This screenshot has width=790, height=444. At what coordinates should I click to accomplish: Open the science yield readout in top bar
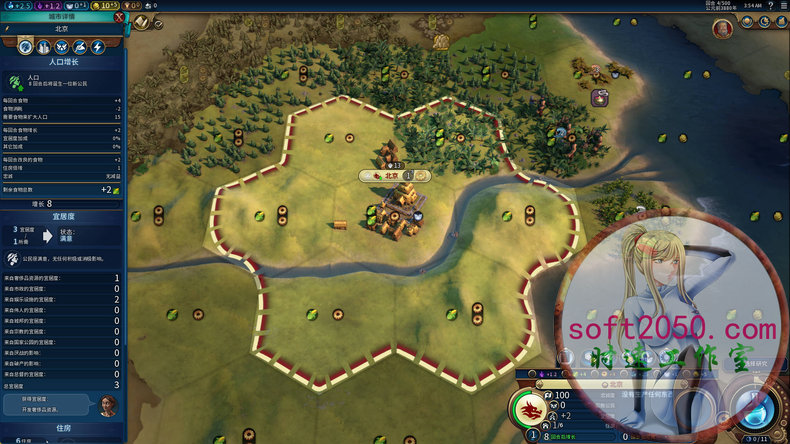pyautogui.click(x=16, y=5)
